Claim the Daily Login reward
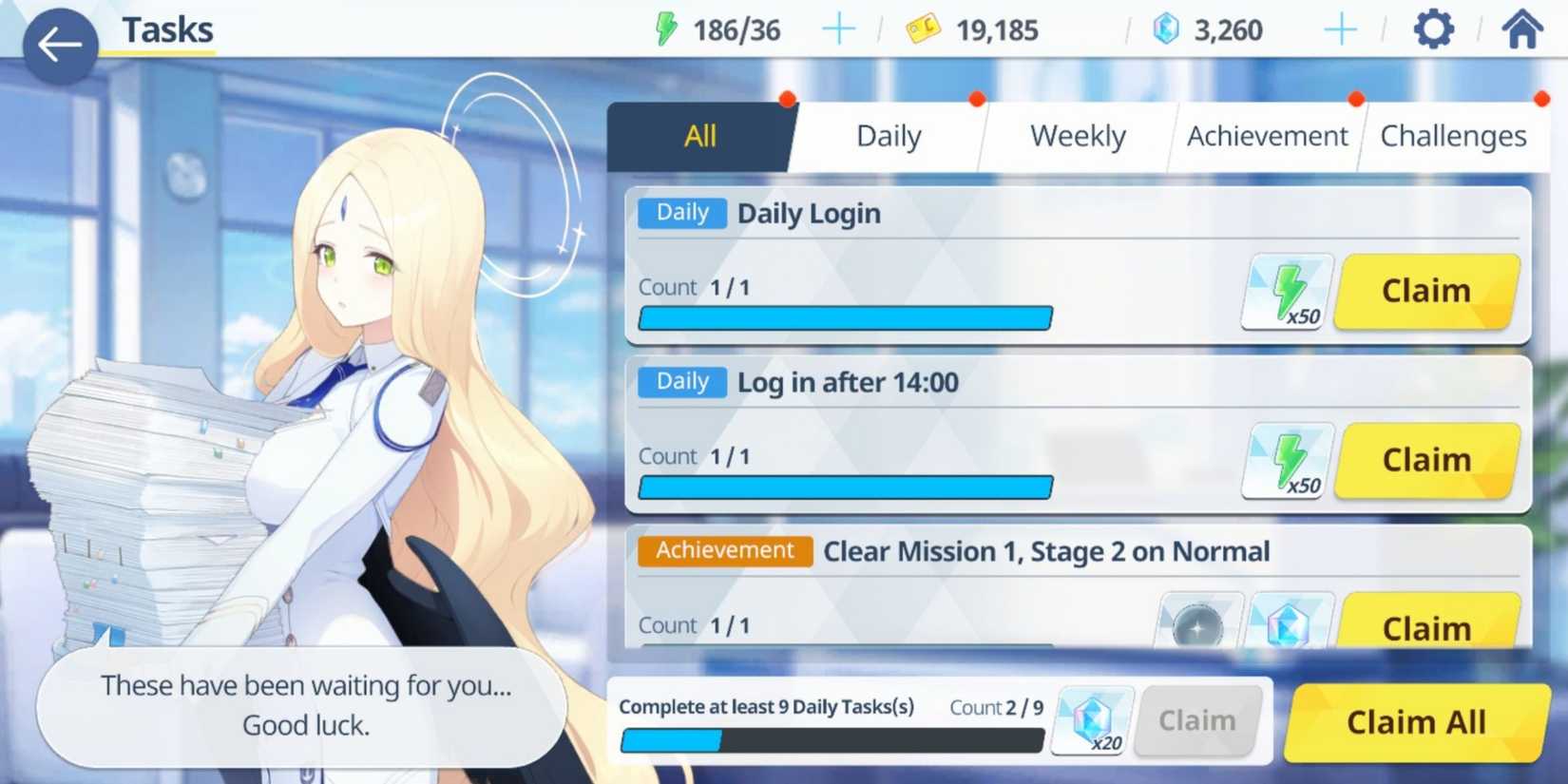1568x784 pixels. click(x=1425, y=290)
